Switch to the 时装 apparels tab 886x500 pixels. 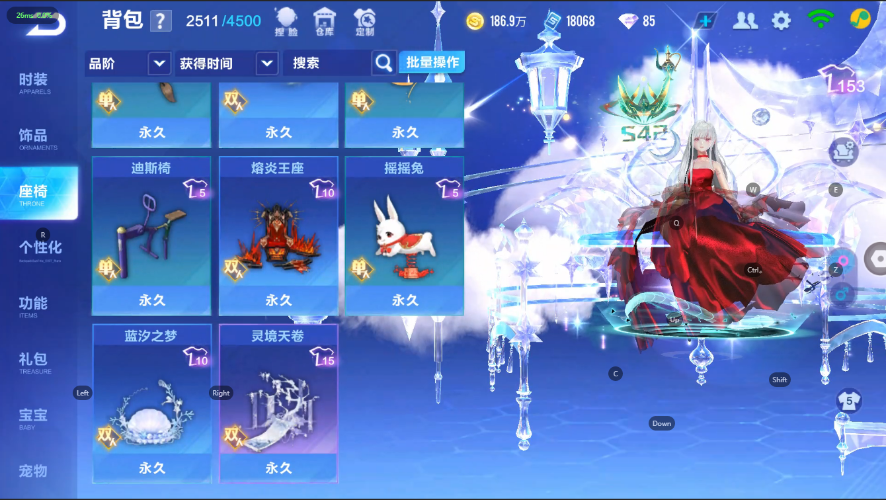[34, 83]
